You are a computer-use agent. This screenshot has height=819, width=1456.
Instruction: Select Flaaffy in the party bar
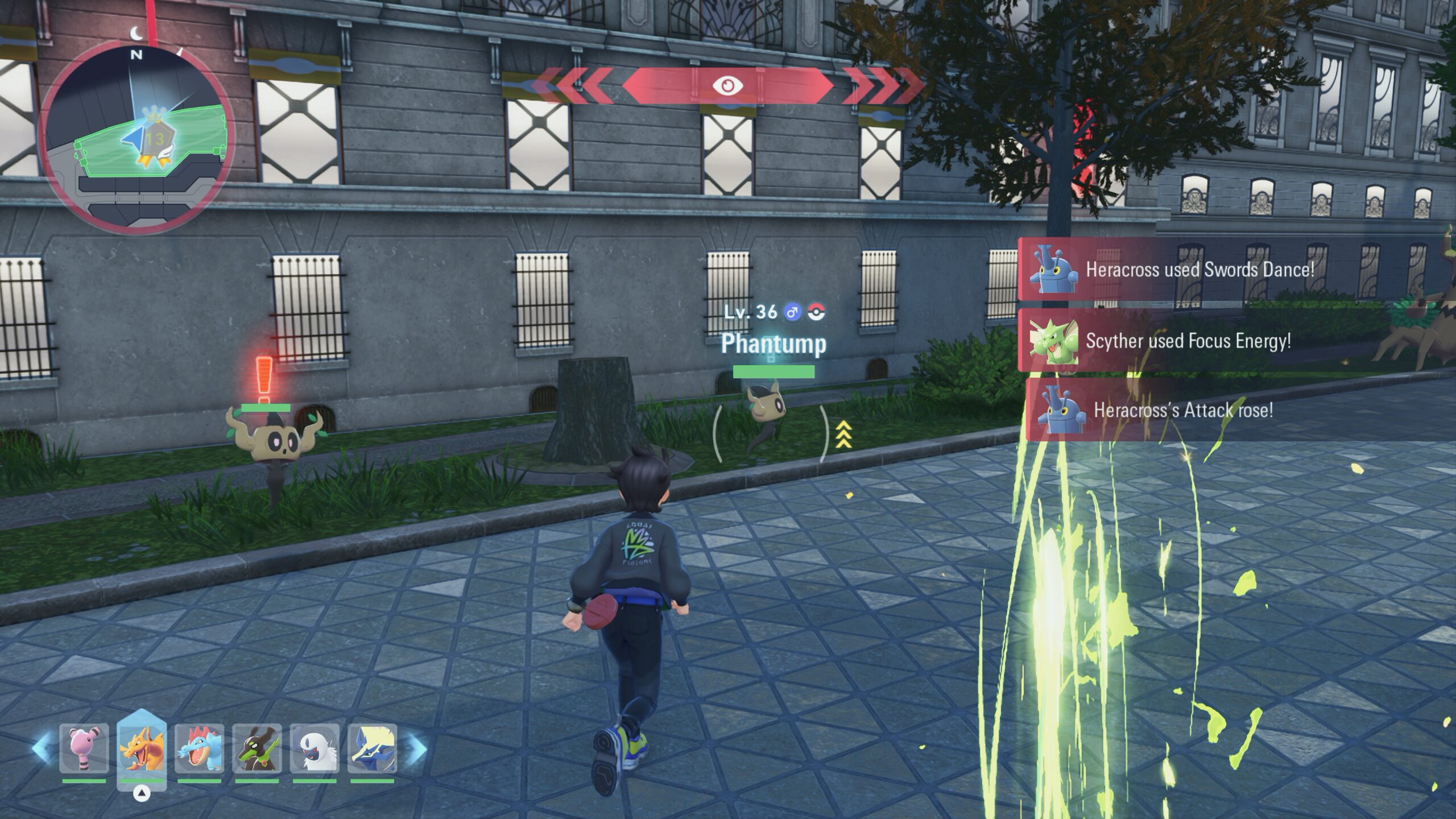pyautogui.click(x=84, y=748)
